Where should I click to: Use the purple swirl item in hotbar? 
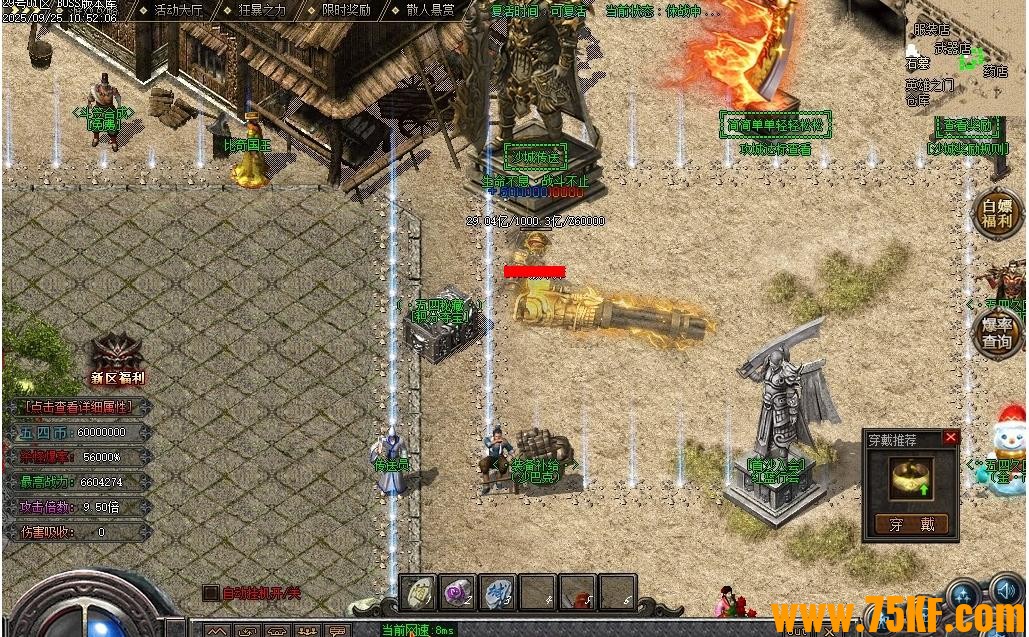click(x=458, y=593)
